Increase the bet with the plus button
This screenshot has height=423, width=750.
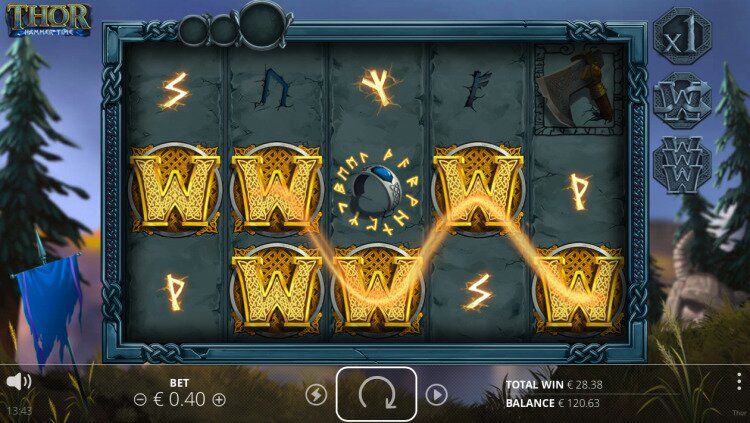point(219,399)
